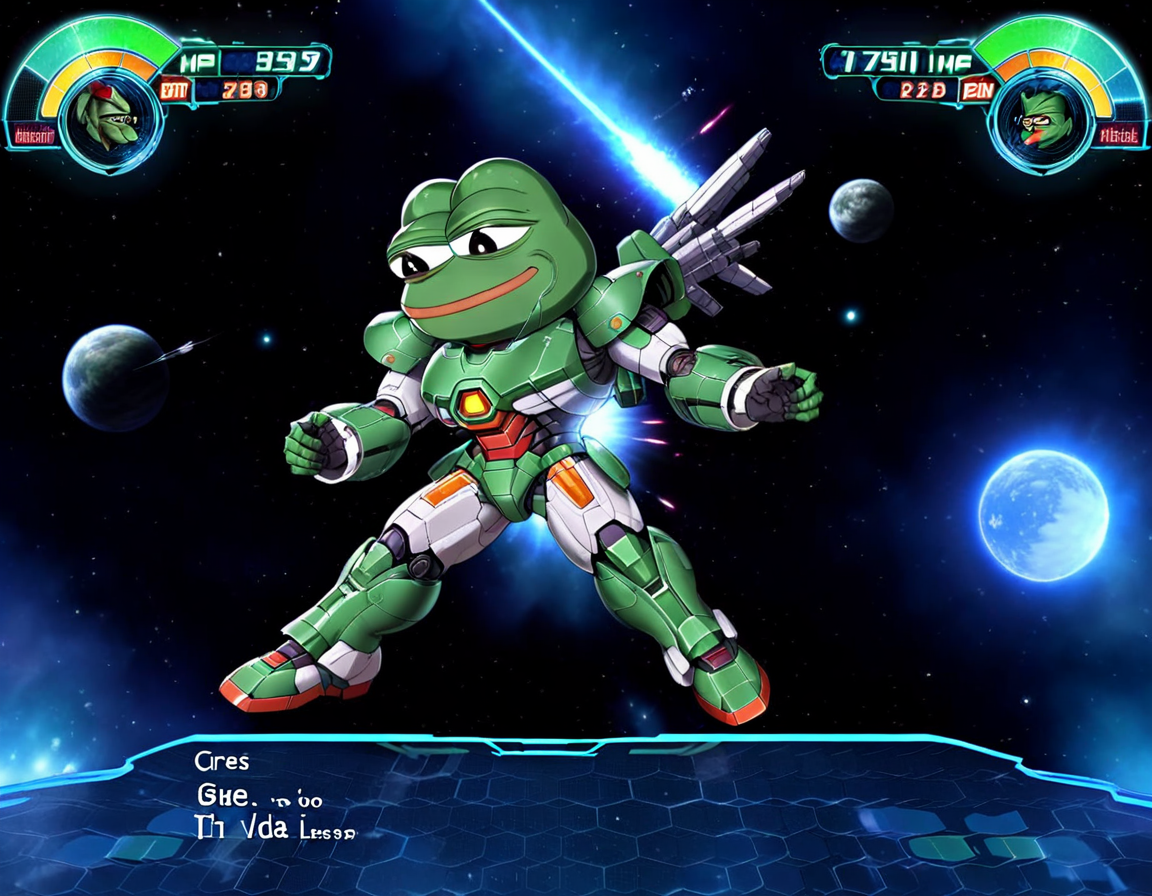Choose the "Th Vda Lesson" entry

point(273,827)
